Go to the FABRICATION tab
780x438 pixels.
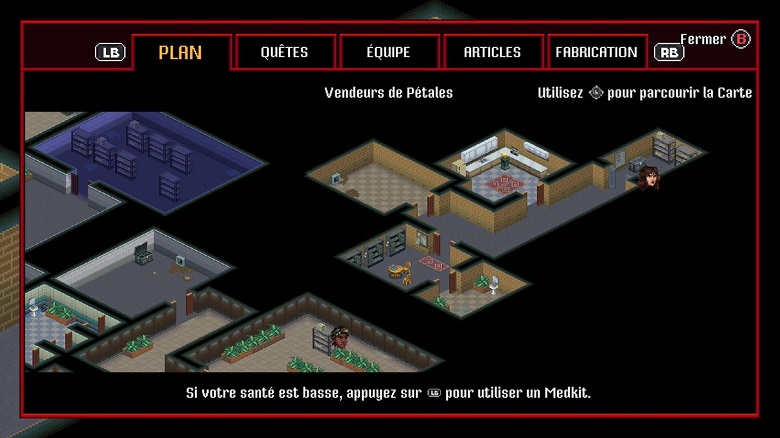coord(596,52)
